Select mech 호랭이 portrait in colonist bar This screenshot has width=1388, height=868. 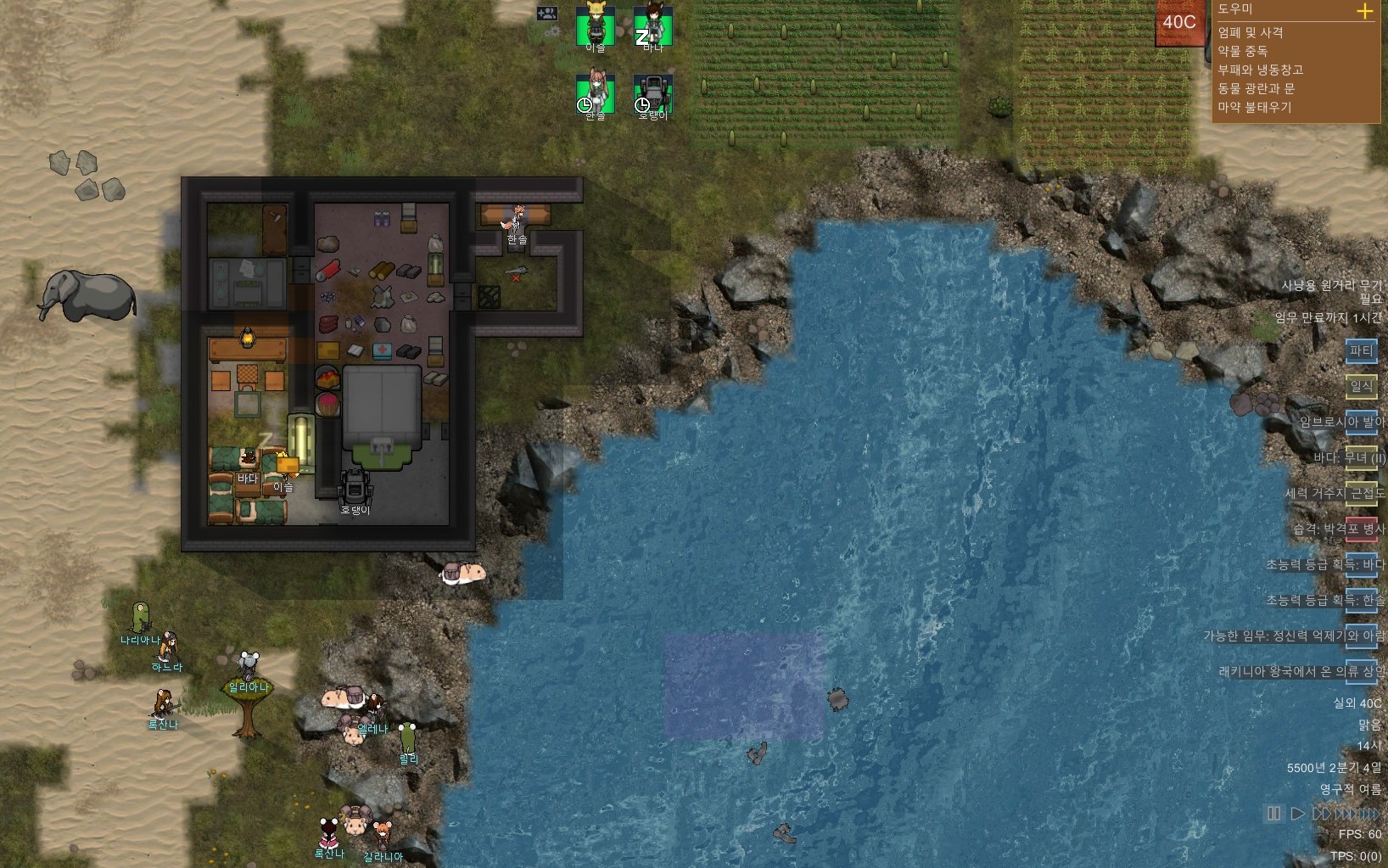[653, 93]
